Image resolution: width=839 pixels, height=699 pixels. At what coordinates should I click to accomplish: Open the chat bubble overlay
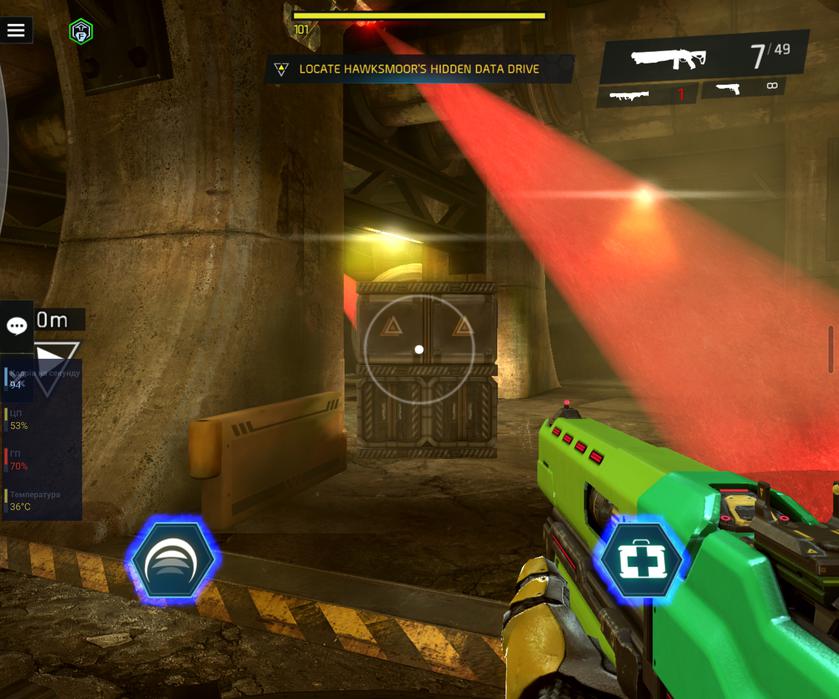point(17,326)
